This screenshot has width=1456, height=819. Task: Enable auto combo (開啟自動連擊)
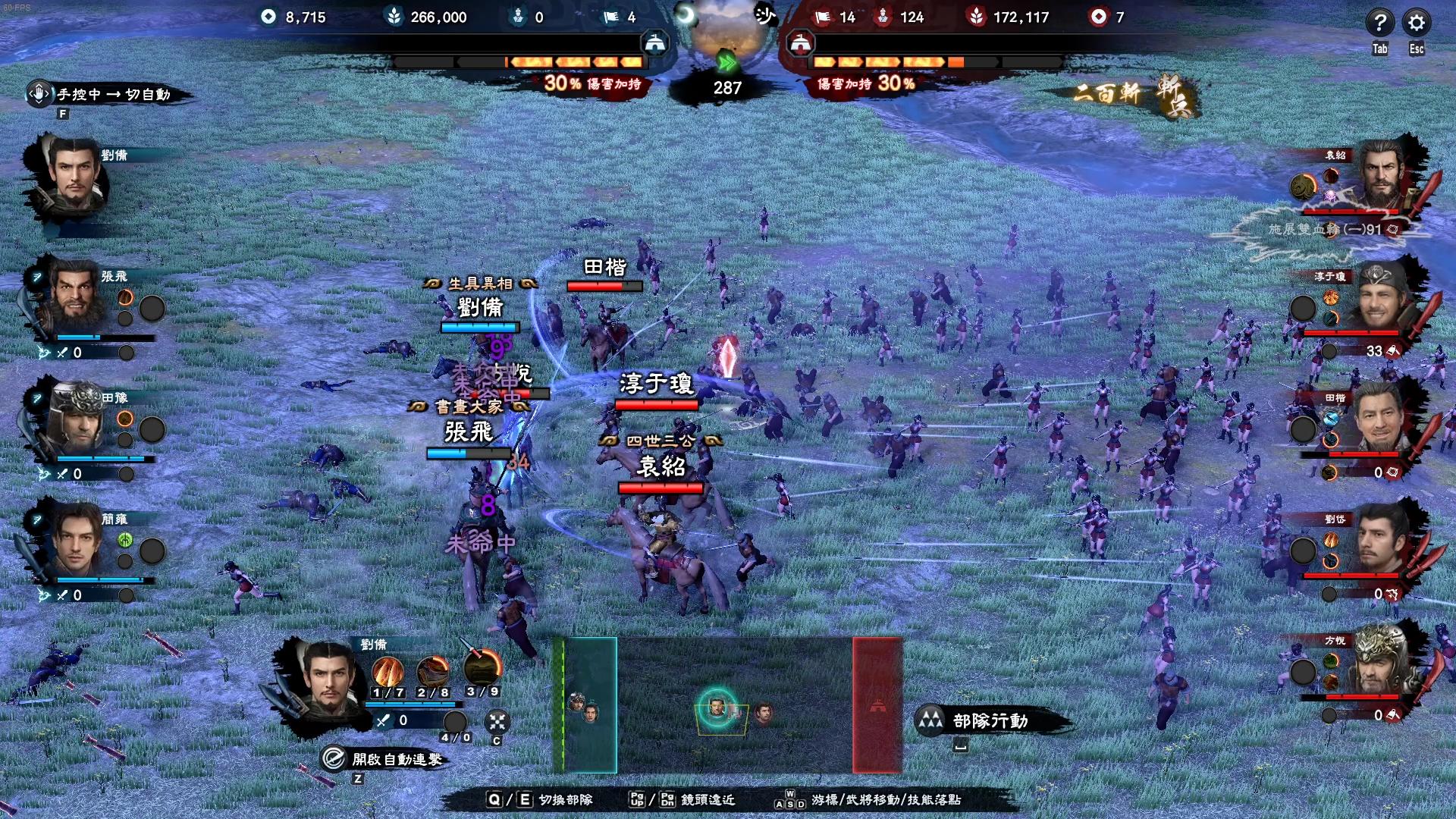pos(384,759)
